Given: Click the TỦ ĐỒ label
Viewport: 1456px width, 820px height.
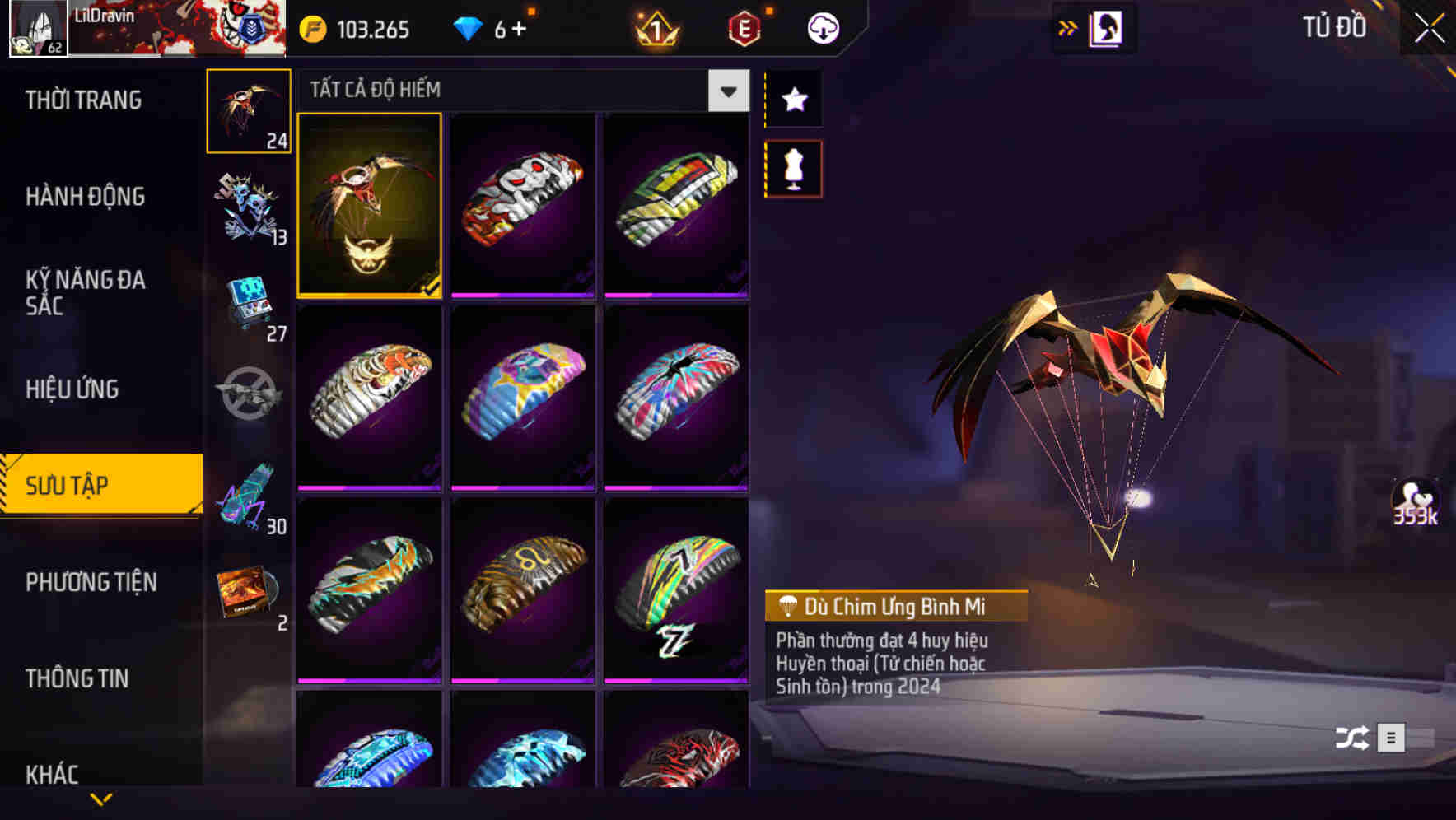Looking at the screenshot, I should pos(1332,27).
